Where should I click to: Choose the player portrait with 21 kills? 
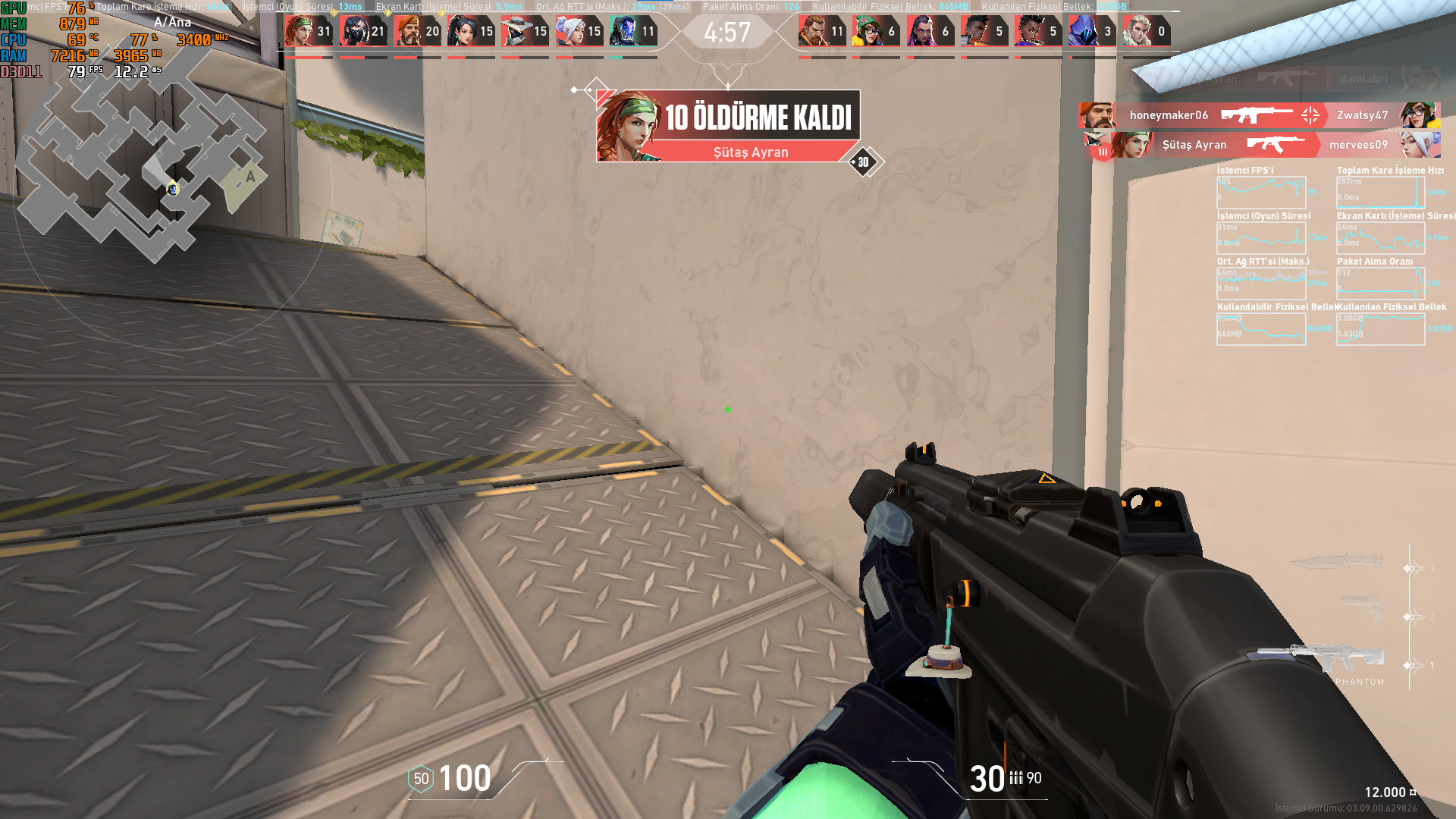click(x=362, y=32)
